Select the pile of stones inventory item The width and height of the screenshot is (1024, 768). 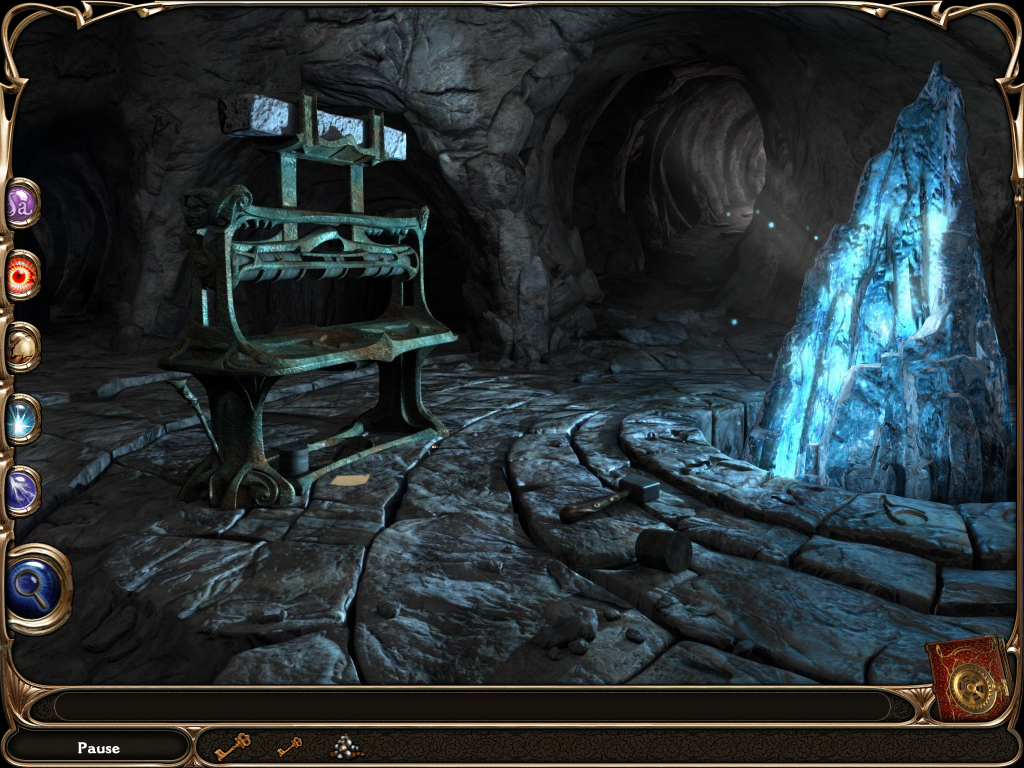click(346, 746)
